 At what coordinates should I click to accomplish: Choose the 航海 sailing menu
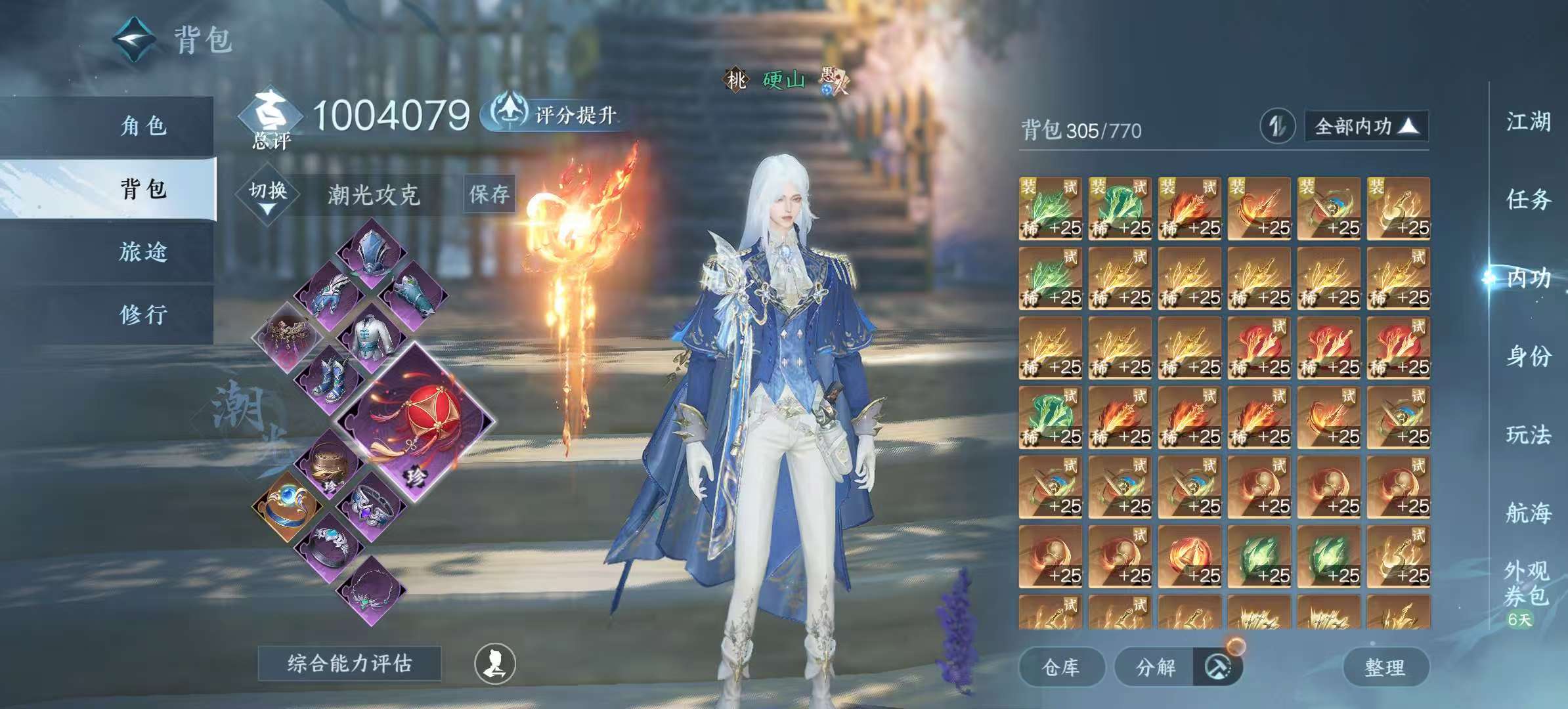[1528, 512]
